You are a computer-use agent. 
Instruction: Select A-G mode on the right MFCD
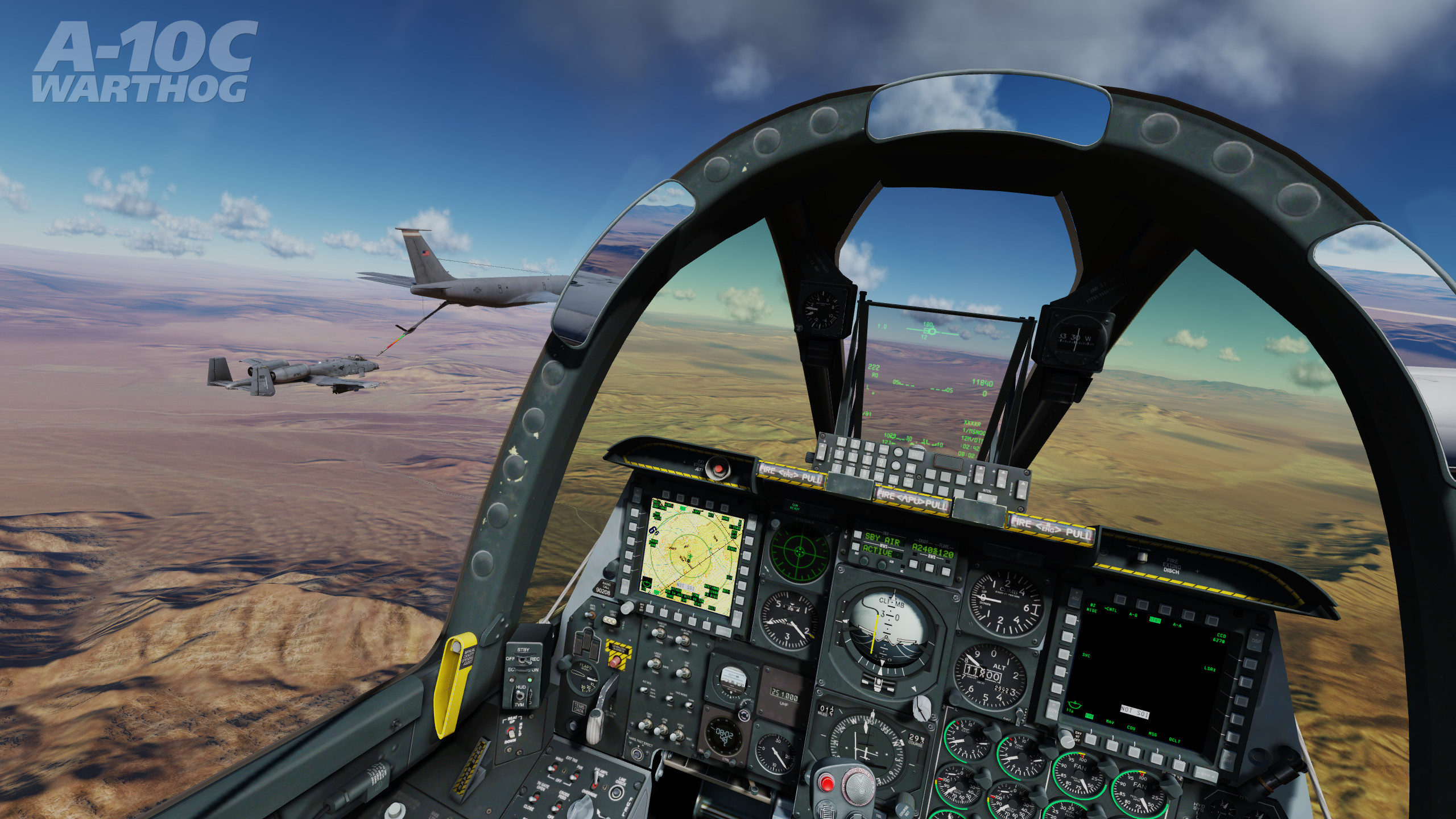pyautogui.click(x=1142, y=605)
